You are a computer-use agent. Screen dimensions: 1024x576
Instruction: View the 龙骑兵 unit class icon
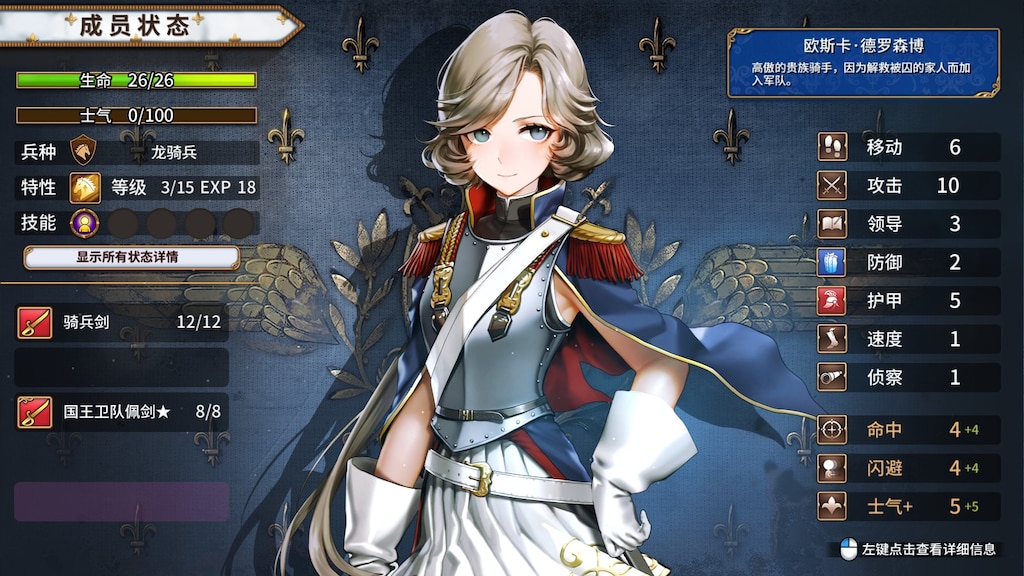click(x=84, y=152)
